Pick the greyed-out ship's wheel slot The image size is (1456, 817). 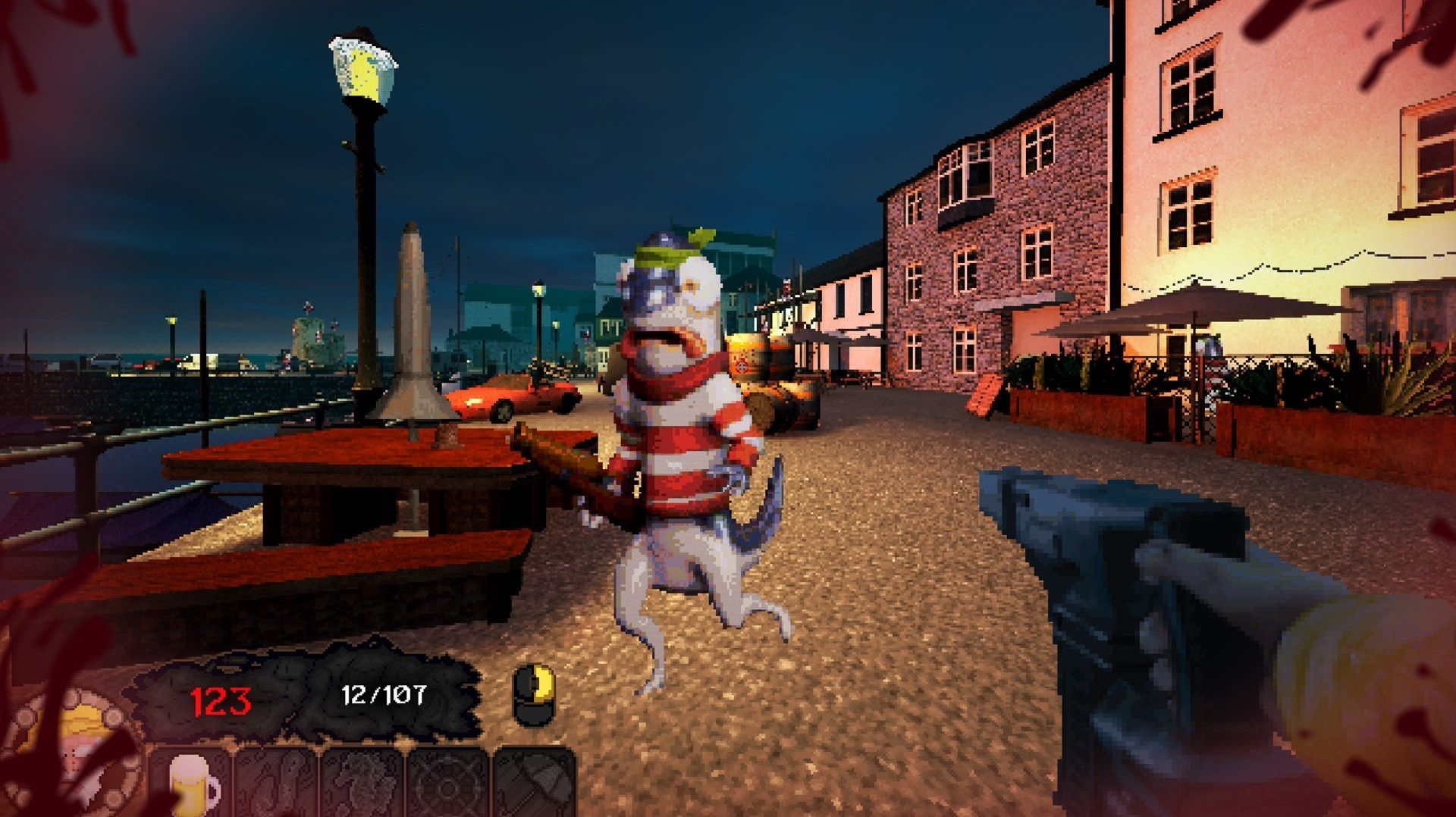[x=449, y=784]
